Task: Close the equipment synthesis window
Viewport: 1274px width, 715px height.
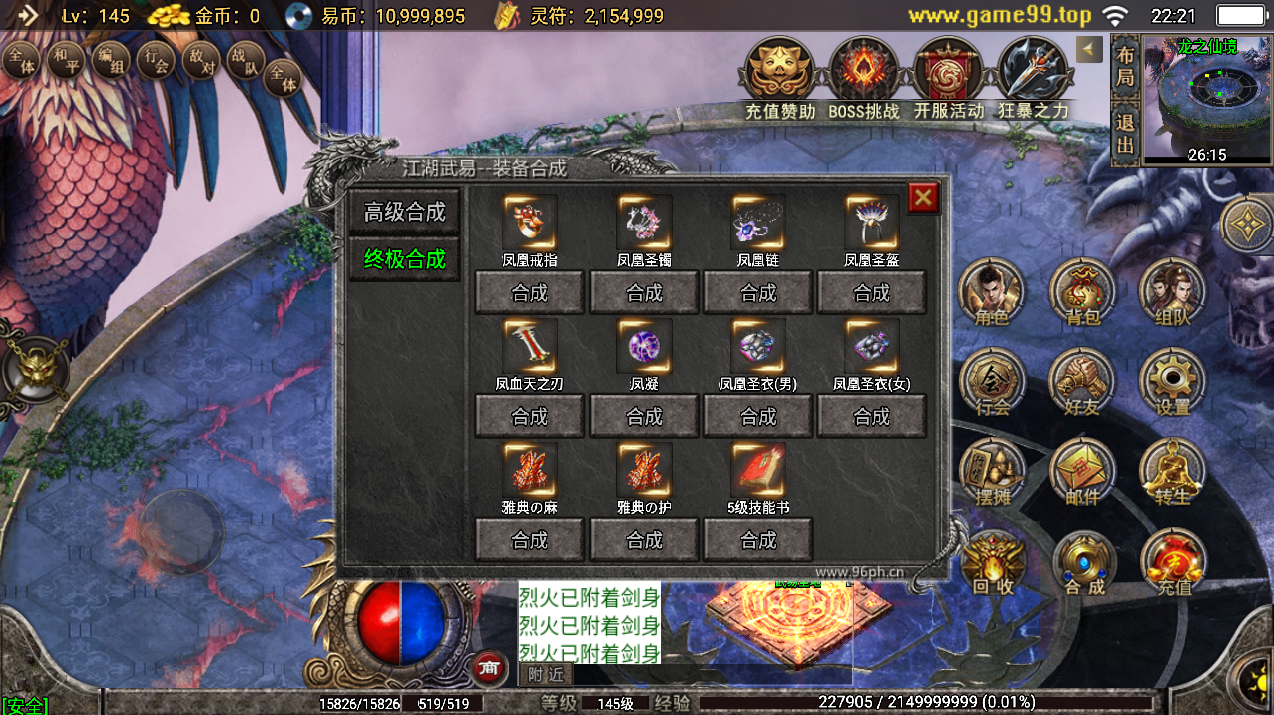Action: [923, 198]
